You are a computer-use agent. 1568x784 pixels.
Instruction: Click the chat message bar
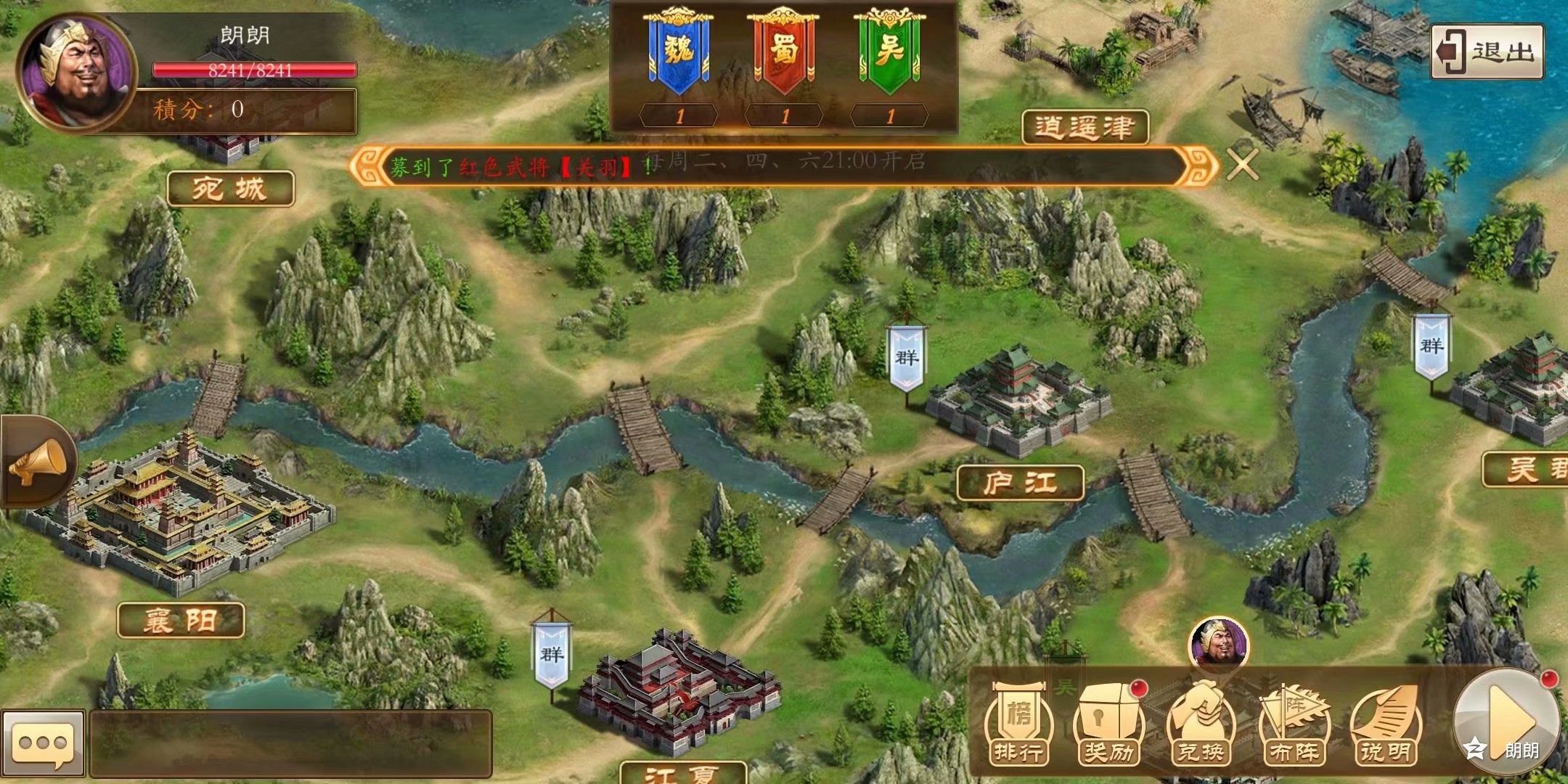290,743
